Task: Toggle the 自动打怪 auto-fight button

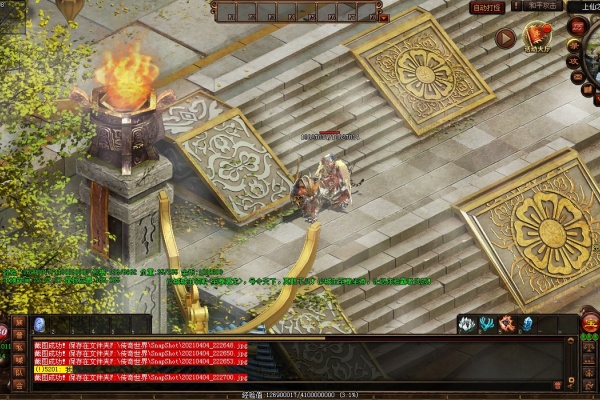Action: [486, 7]
